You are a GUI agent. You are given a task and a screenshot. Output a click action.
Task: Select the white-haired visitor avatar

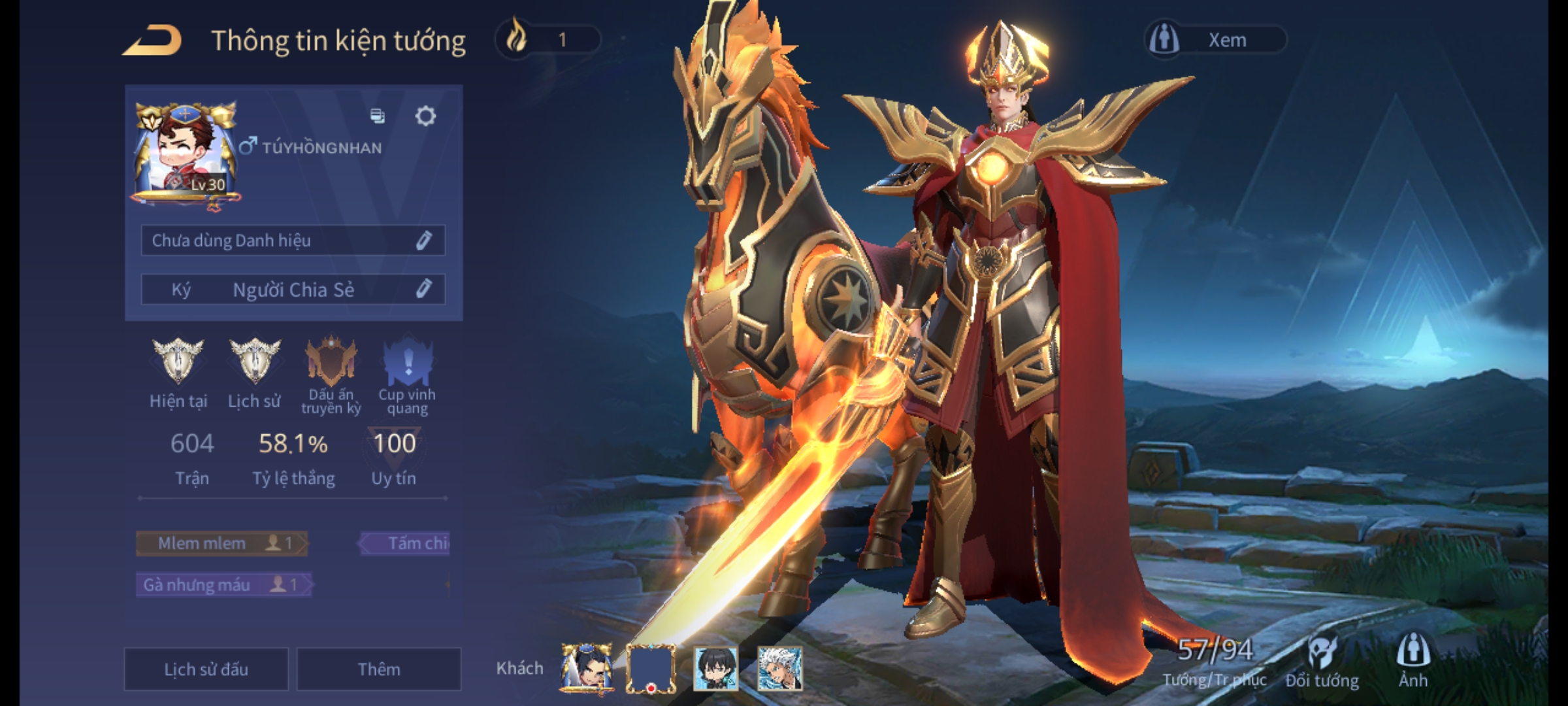point(779,668)
